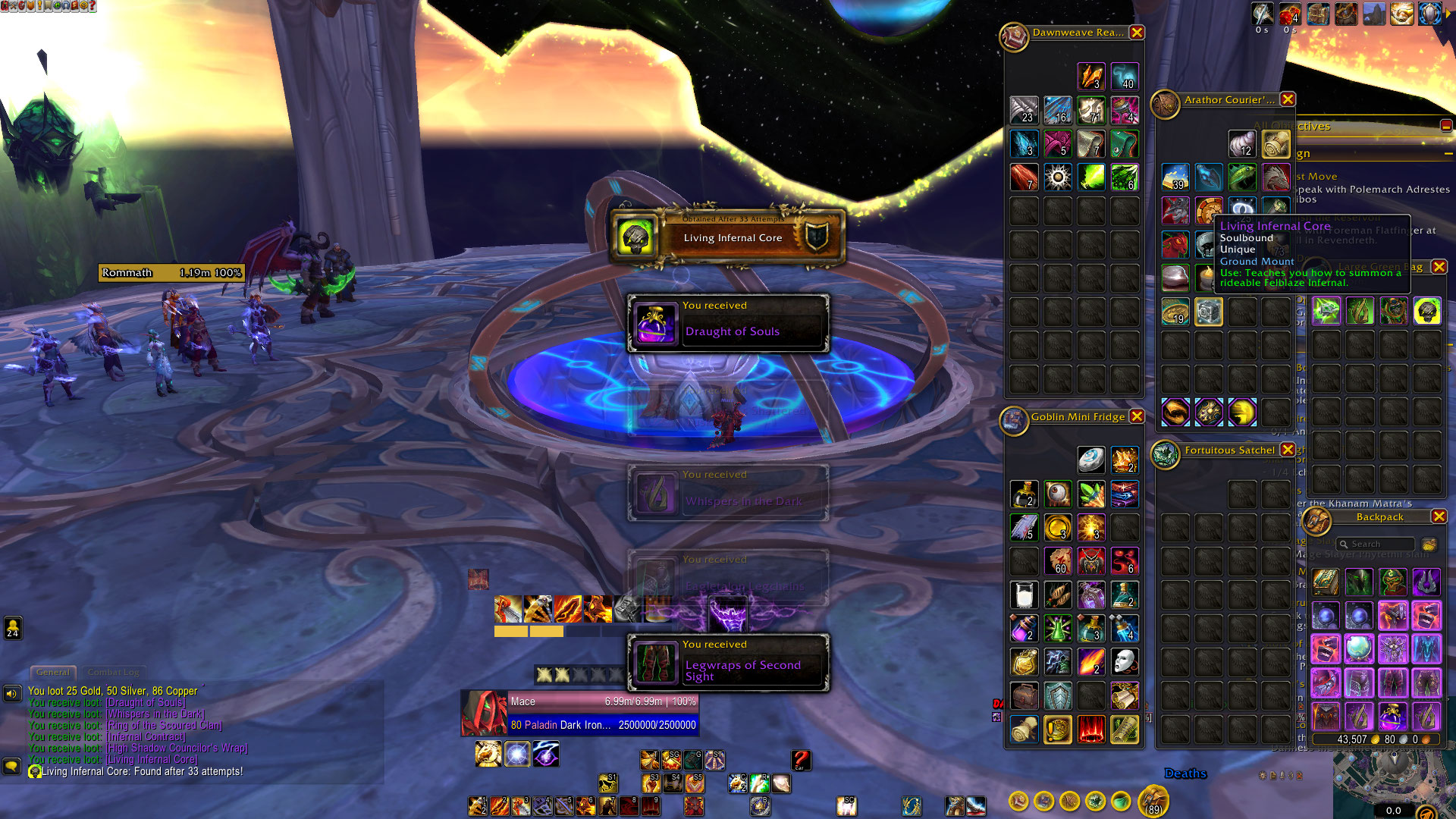
Task: Close the Arathor Courier's bag
Action: 1288,99
